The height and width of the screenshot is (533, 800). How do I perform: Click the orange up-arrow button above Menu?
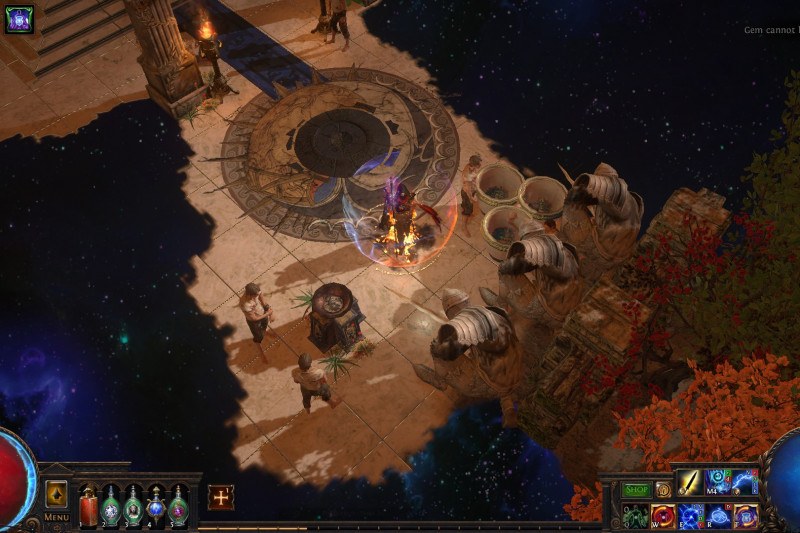56,493
